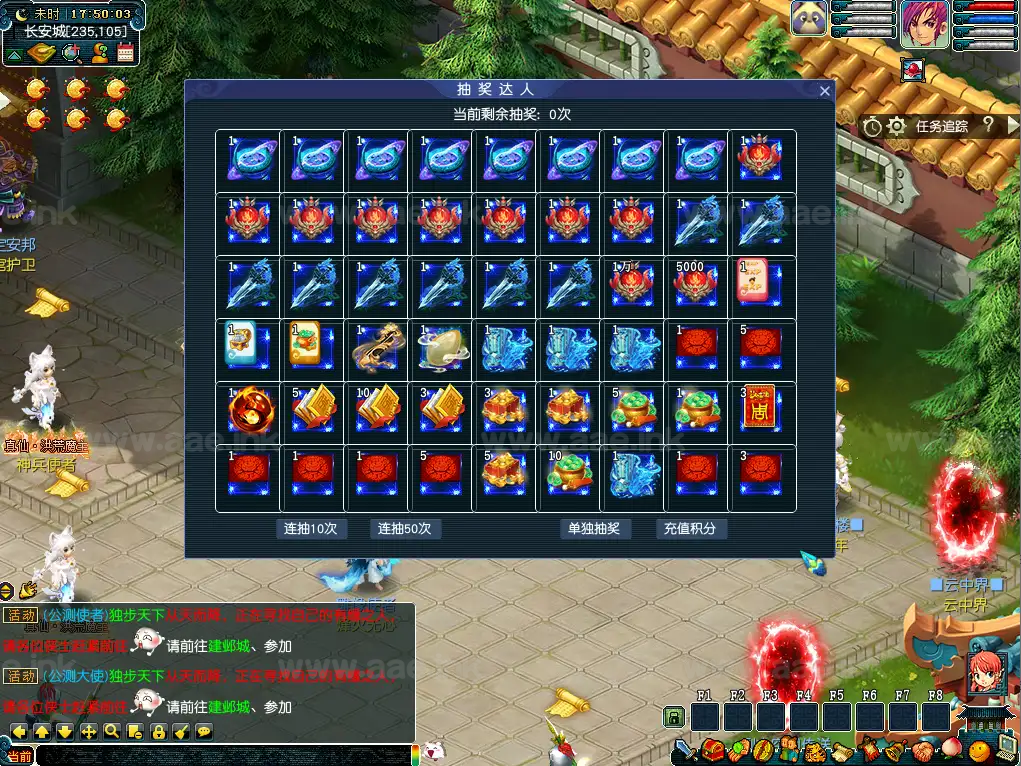Click the chat lock button

157,732
